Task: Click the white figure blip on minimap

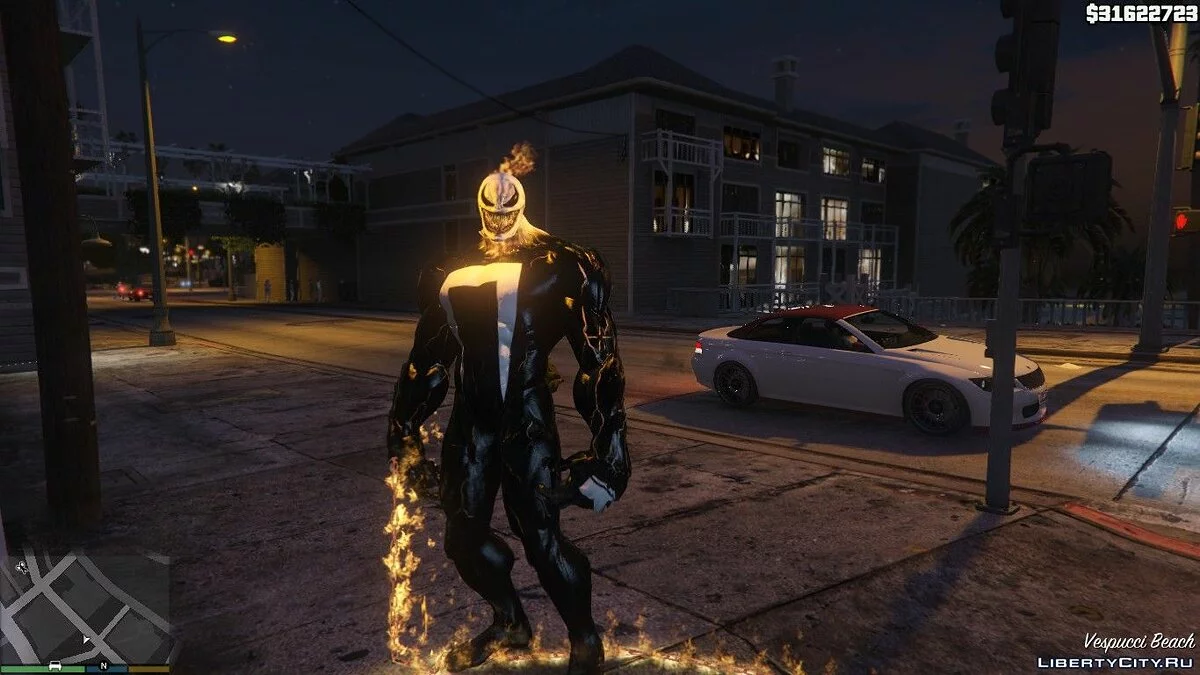Action: (x=21, y=567)
